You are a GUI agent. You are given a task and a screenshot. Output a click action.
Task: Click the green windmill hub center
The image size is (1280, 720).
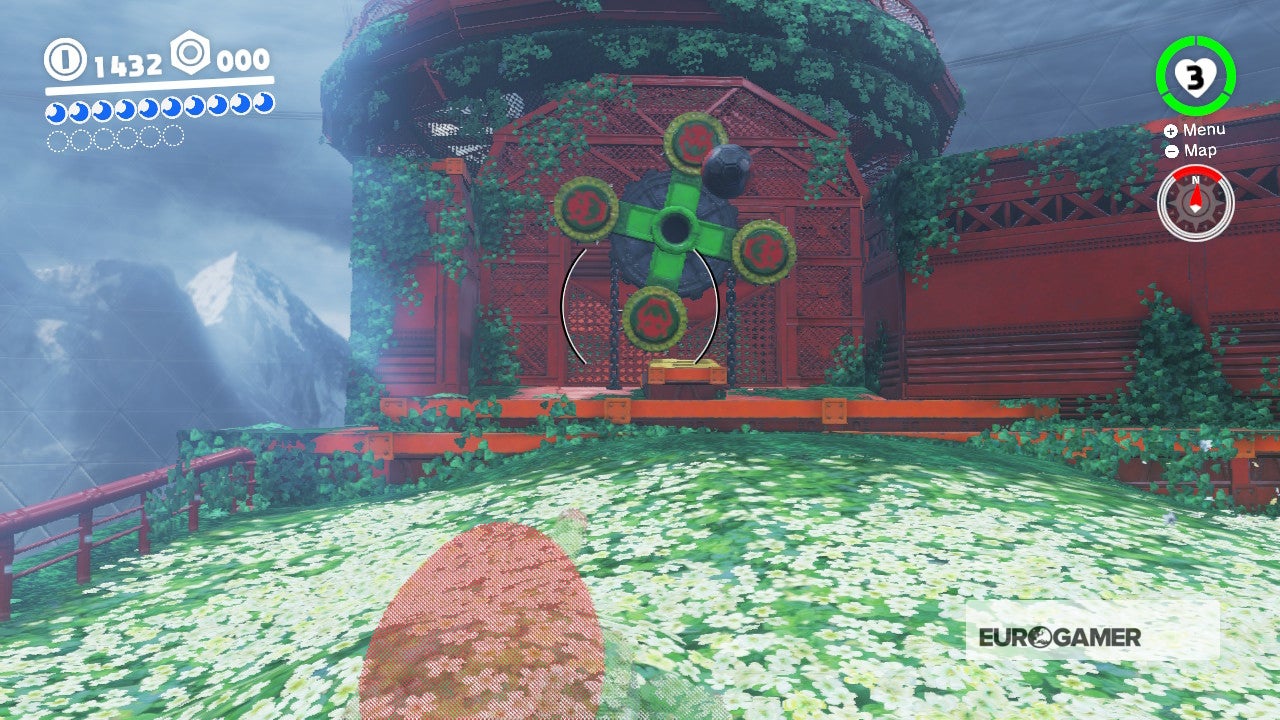[x=675, y=225]
